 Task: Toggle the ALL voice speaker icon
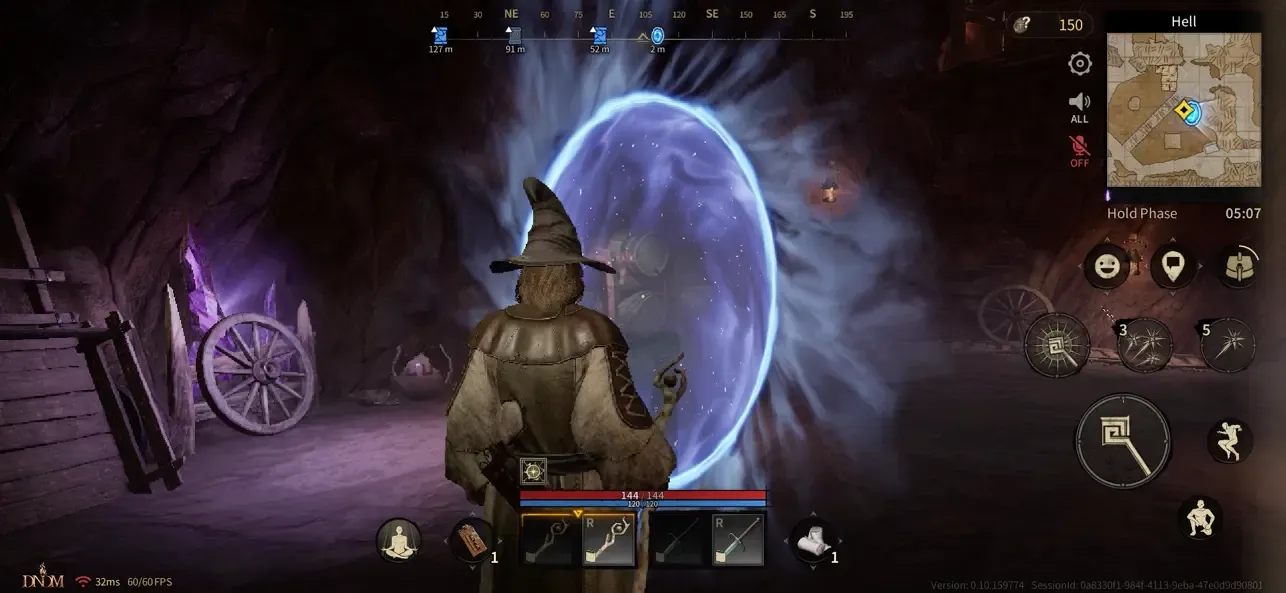click(1079, 106)
